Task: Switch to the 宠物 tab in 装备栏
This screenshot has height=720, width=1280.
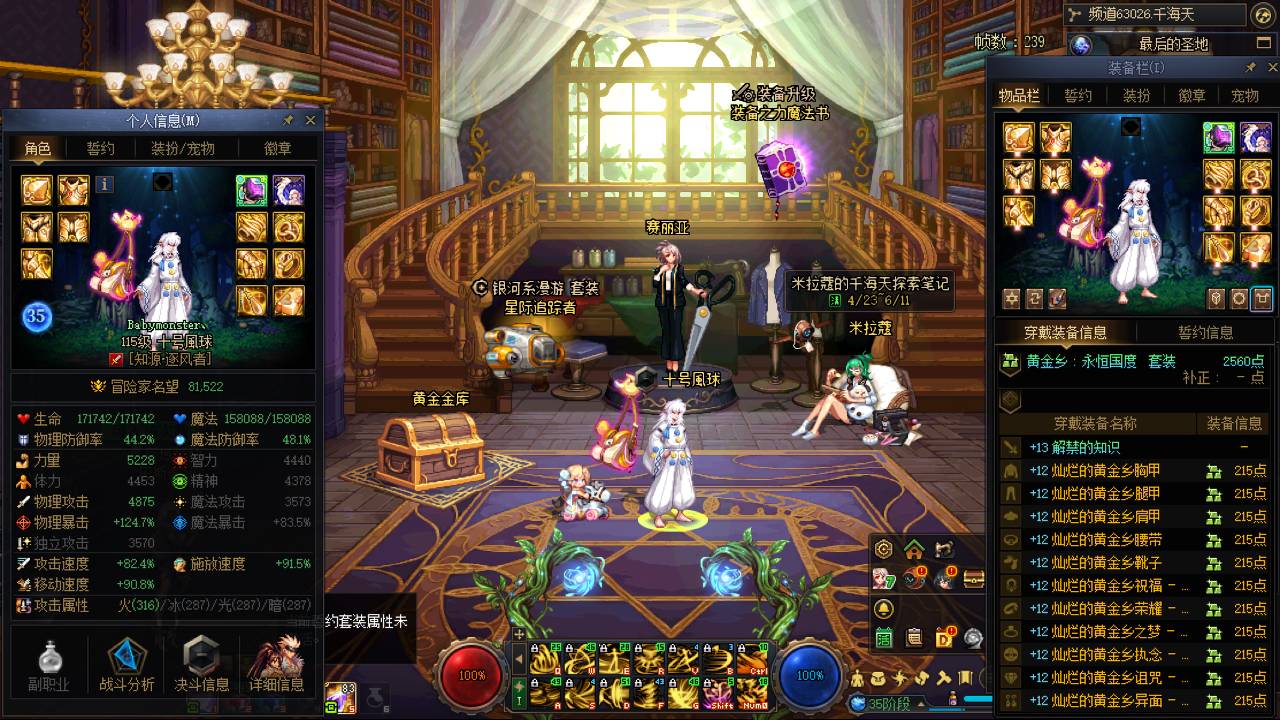Action: coord(1245,96)
